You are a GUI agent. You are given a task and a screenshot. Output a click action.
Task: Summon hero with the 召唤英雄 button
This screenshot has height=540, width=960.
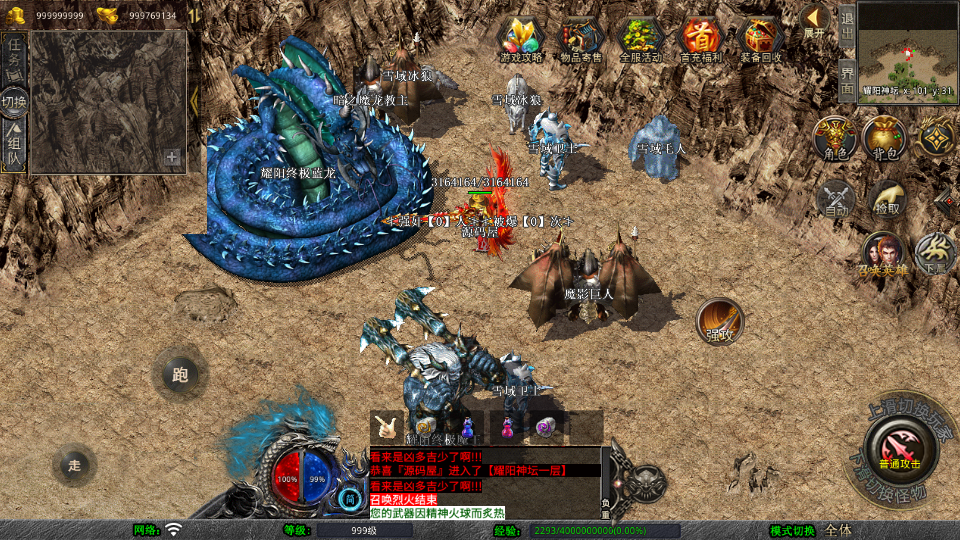coord(883,252)
